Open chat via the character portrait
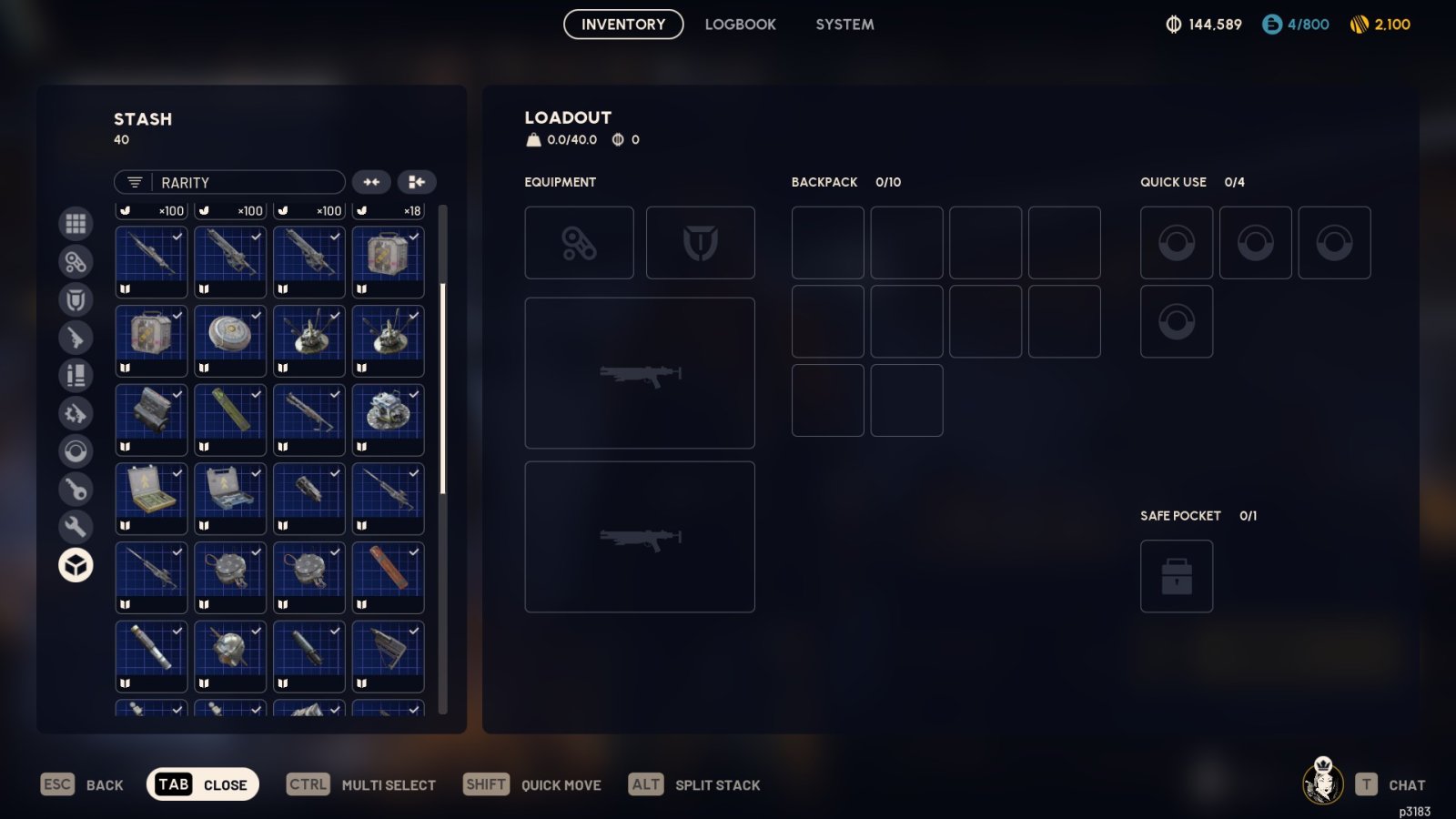Screen dimensions: 1456x819 click(x=1323, y=782)
